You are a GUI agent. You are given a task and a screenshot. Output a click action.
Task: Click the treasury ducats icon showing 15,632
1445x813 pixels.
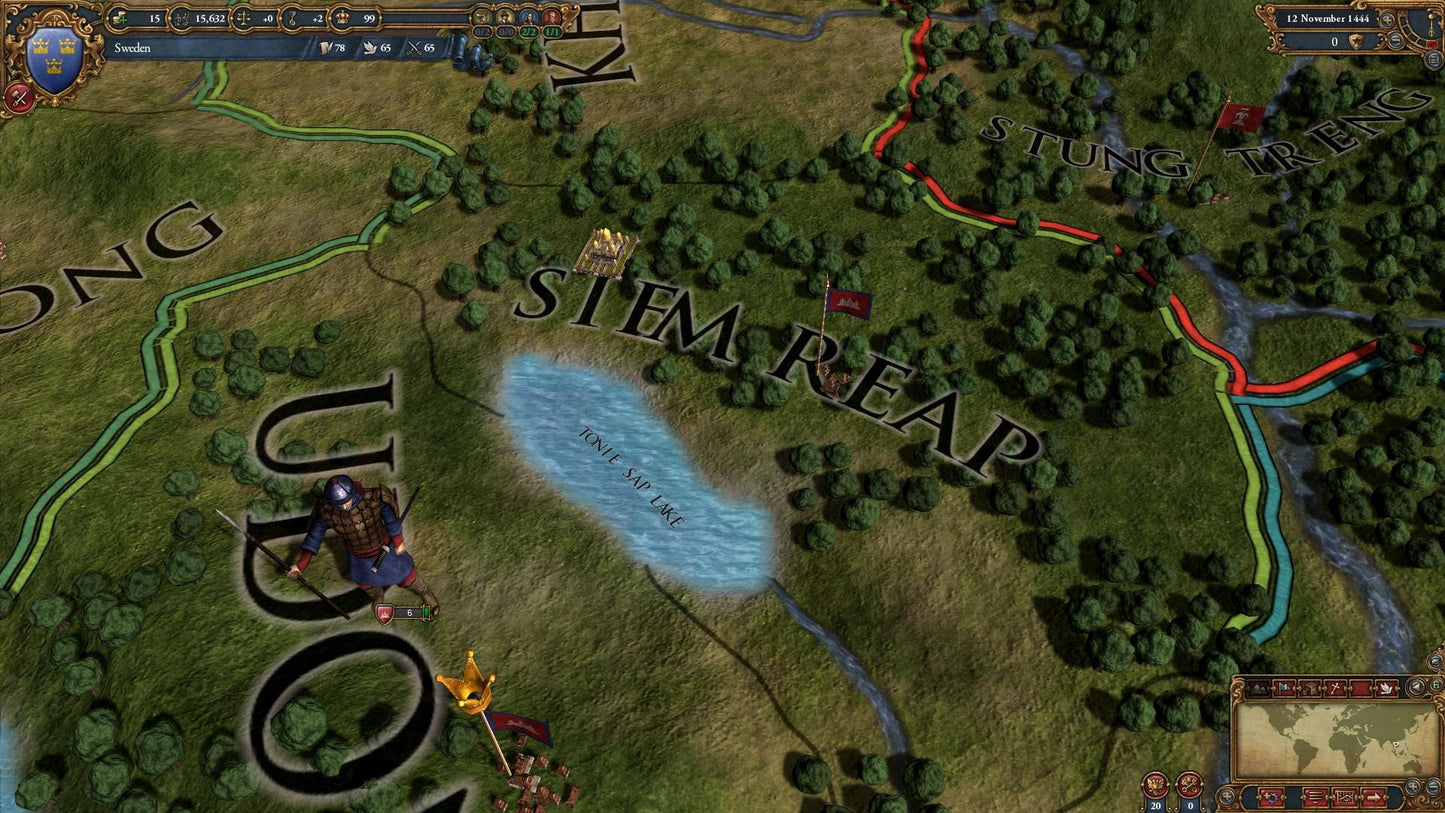181,19
